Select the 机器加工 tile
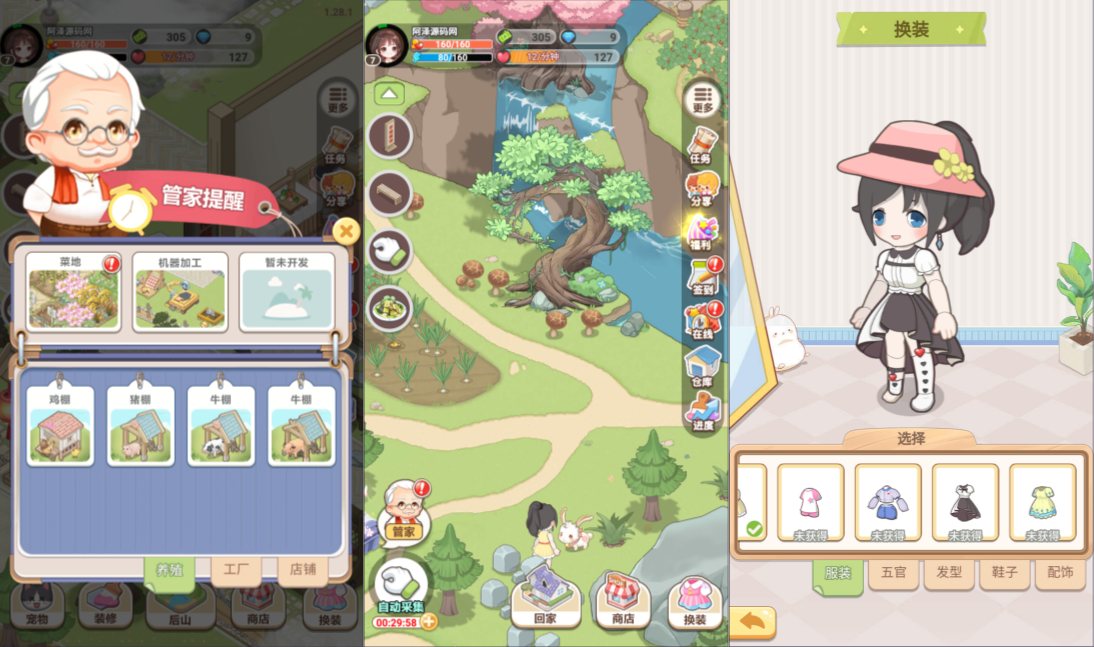1094x647 pixels. [x=180, y=292]
